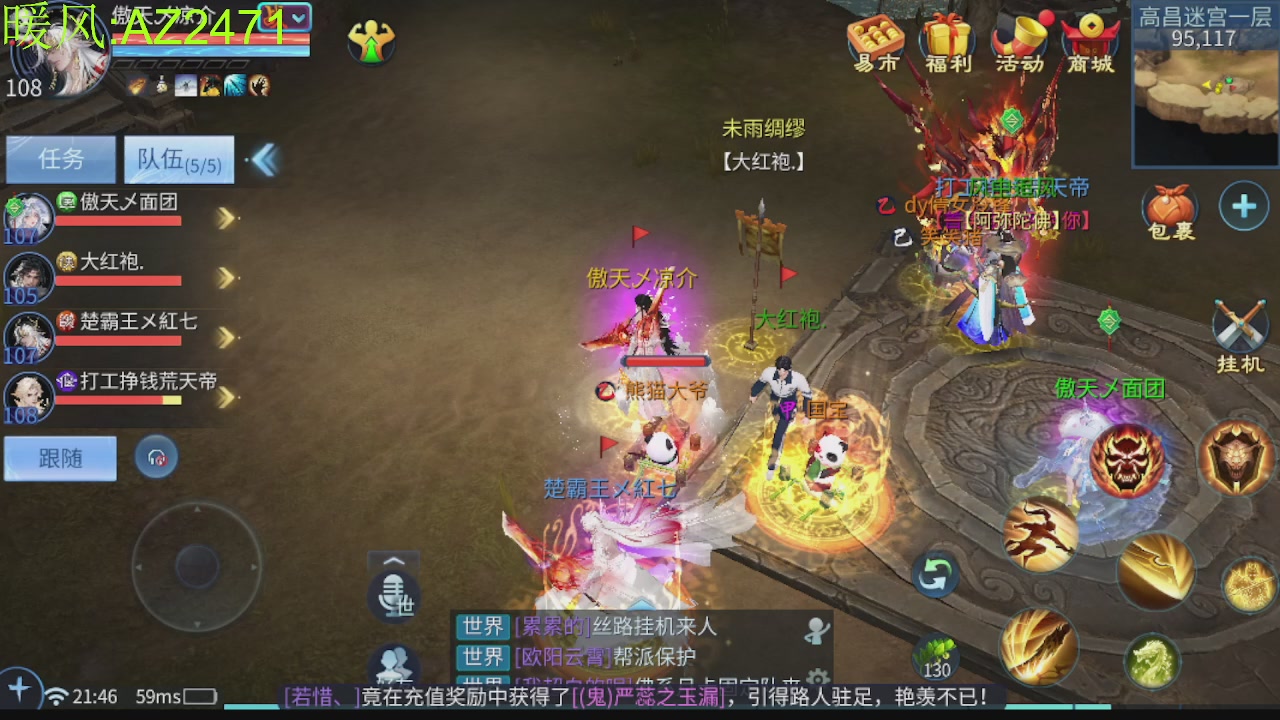Open the 包裹 backpack bag icon

click(1168, 207)
